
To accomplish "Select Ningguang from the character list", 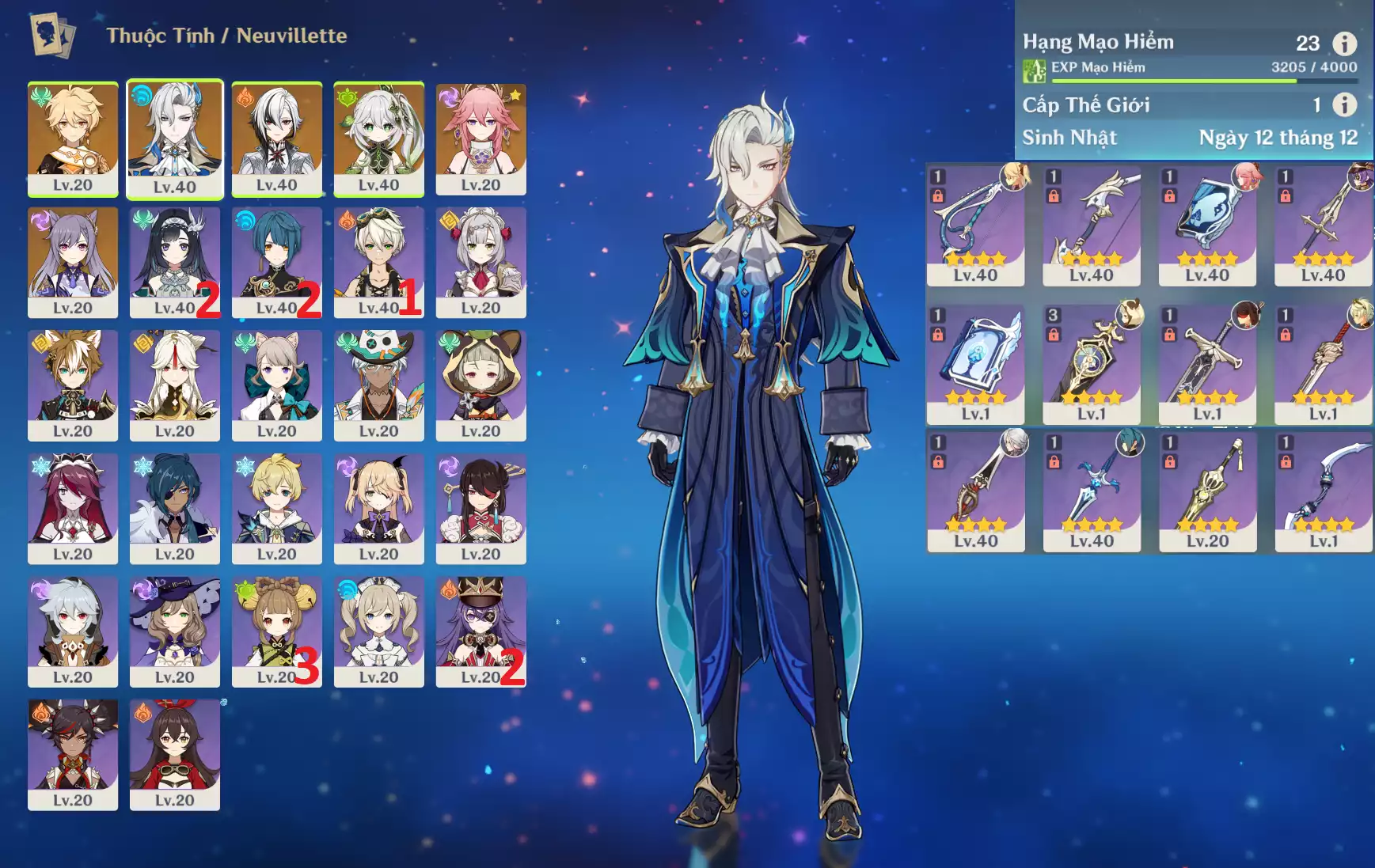I will pyautogui.click(x=175, y=385).
